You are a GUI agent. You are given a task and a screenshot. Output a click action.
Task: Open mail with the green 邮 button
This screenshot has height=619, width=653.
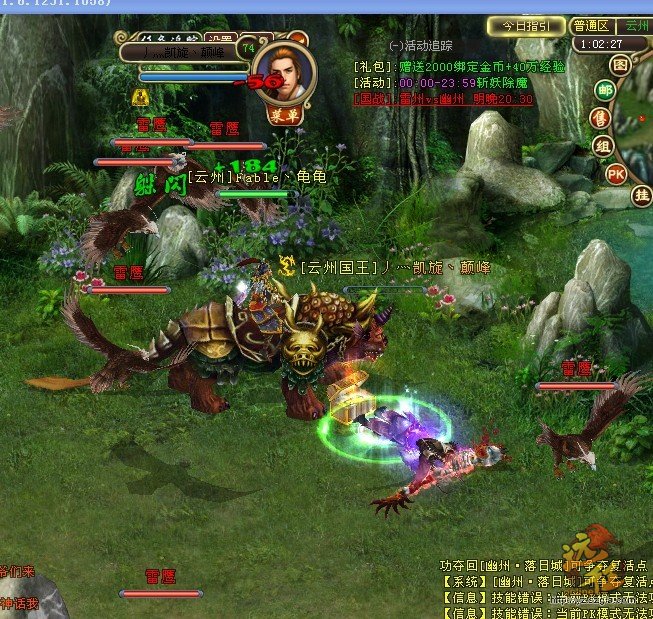pyautogui.click(x=604, y=91)
